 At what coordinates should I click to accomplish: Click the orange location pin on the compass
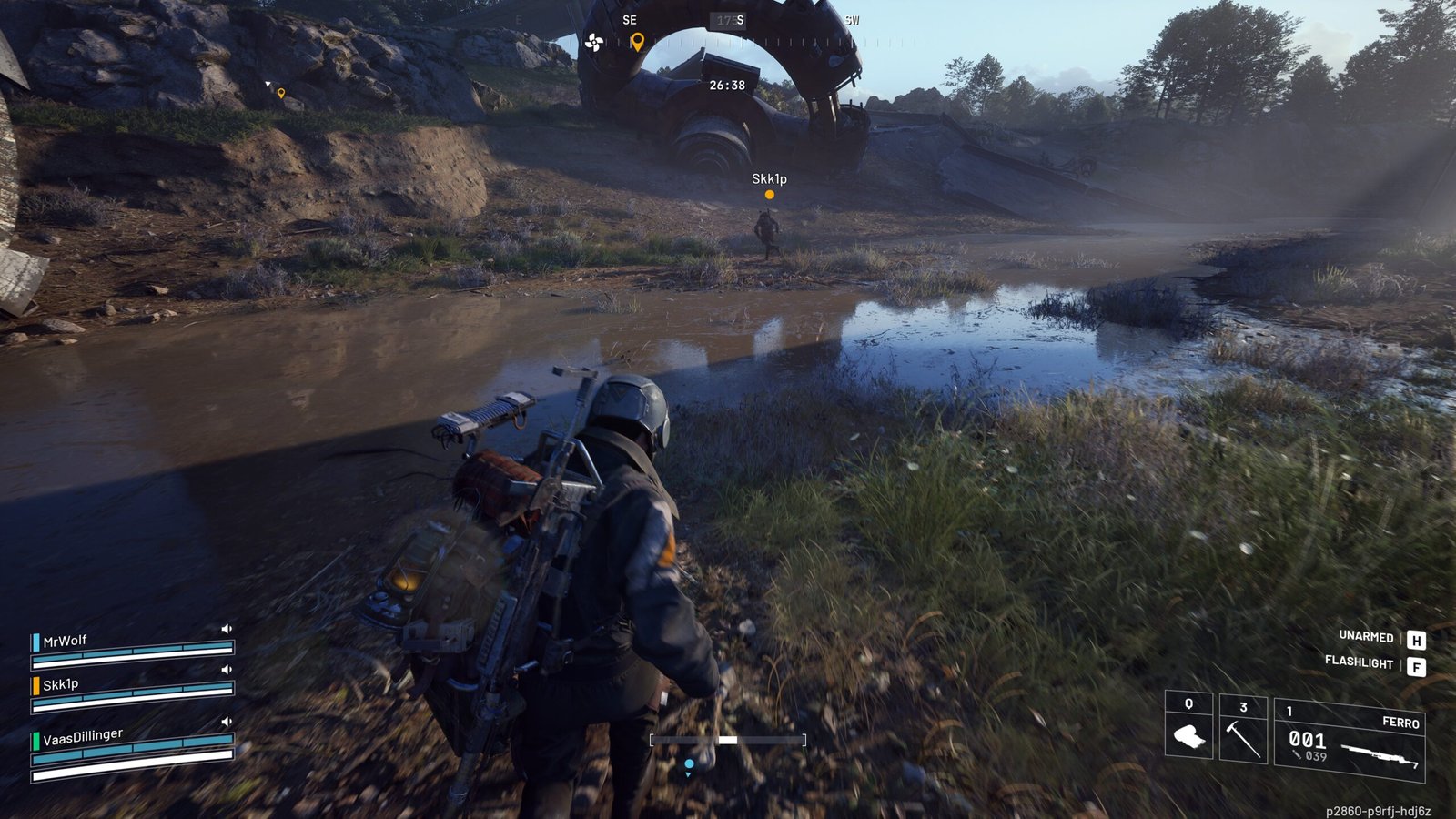tap(637, 42)
